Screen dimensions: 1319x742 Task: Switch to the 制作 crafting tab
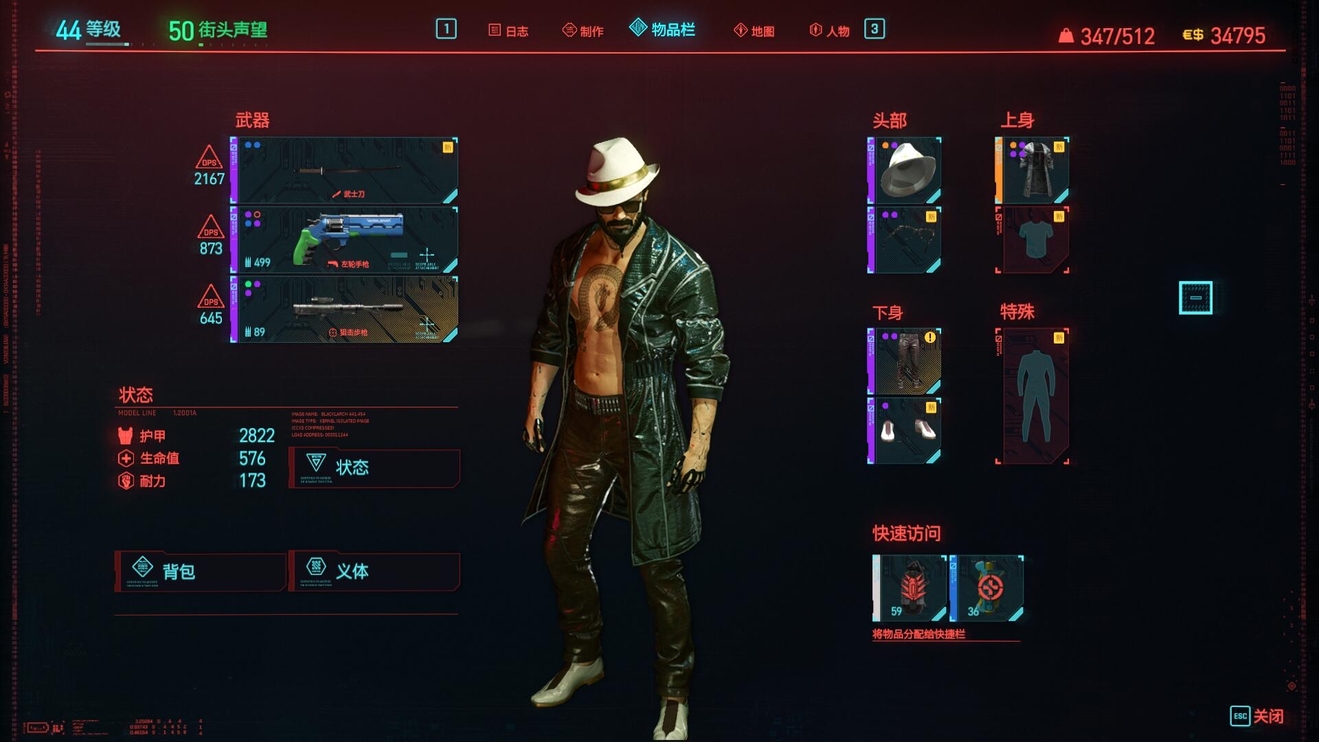[582, 31]
